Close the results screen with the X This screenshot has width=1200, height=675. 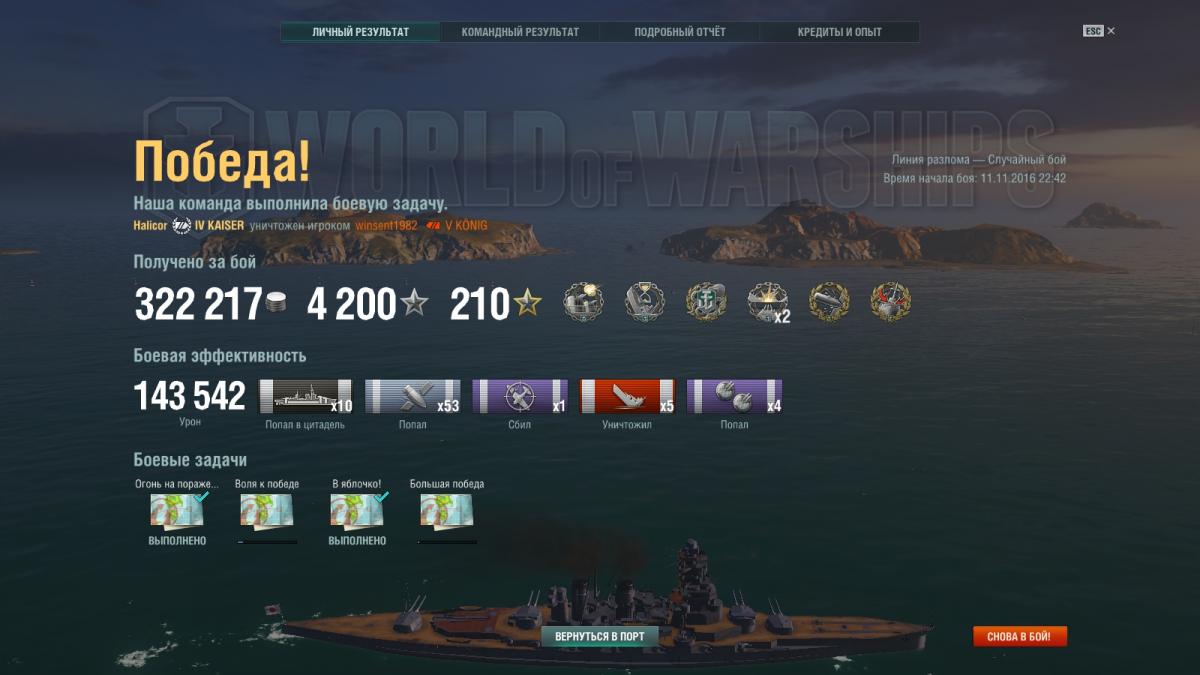(1111, 31)
